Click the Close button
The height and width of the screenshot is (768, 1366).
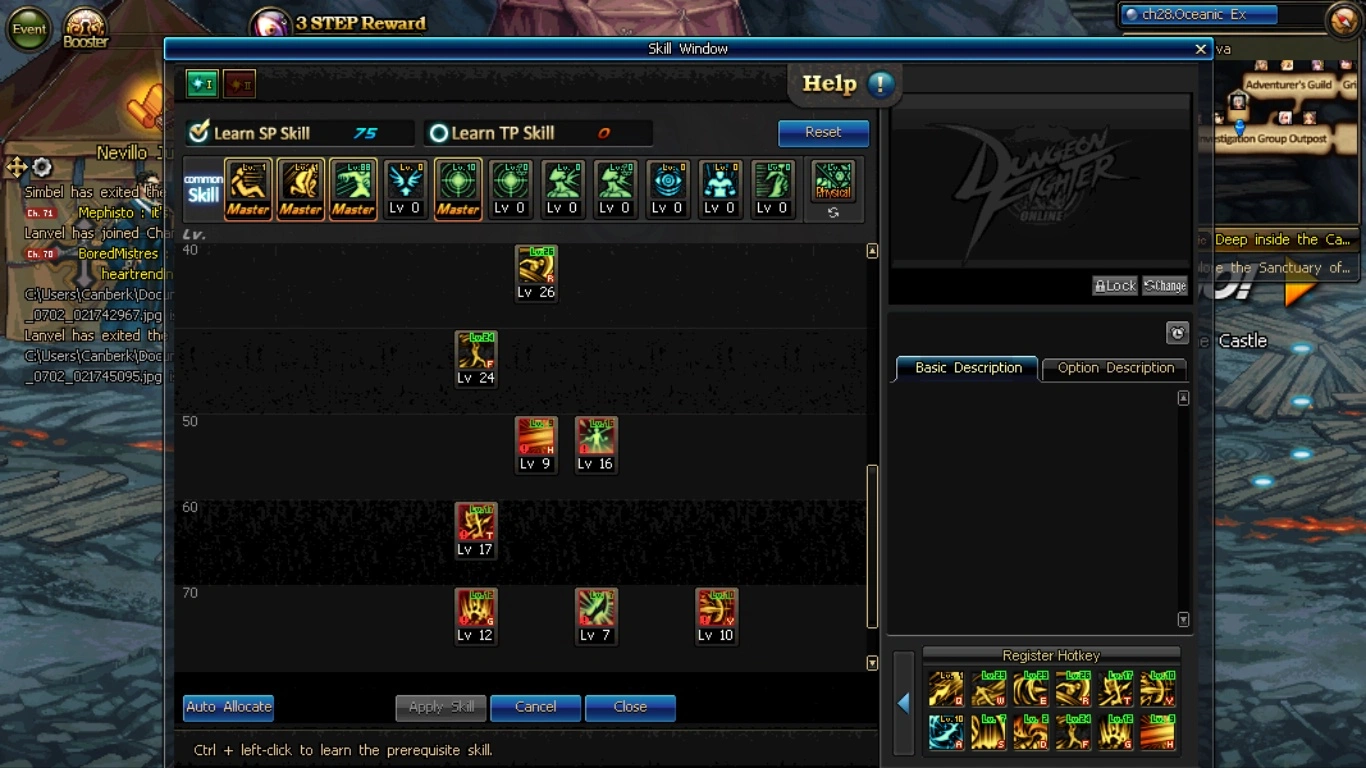[x=630, y=707]
